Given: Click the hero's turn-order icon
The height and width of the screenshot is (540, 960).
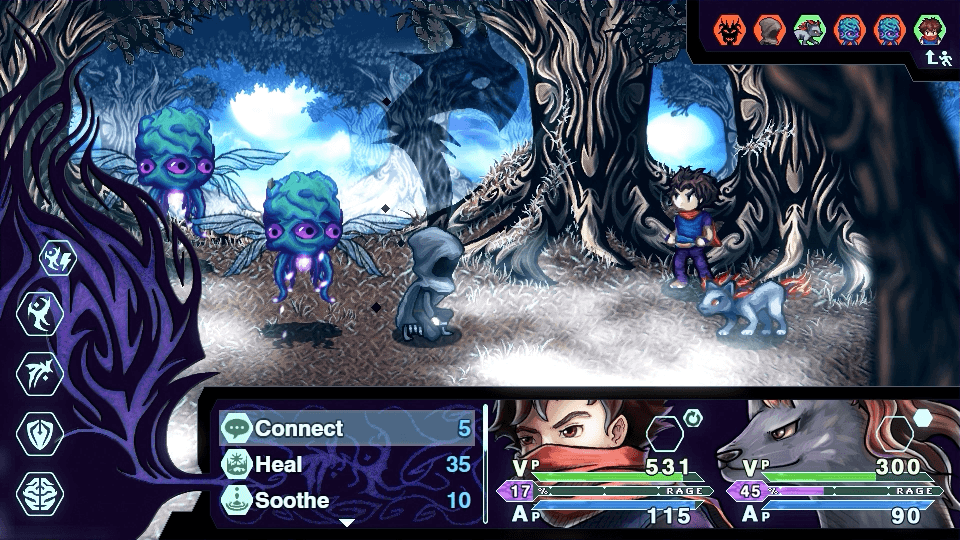Looking at the screenshot, I should click(x=930, y=31).
